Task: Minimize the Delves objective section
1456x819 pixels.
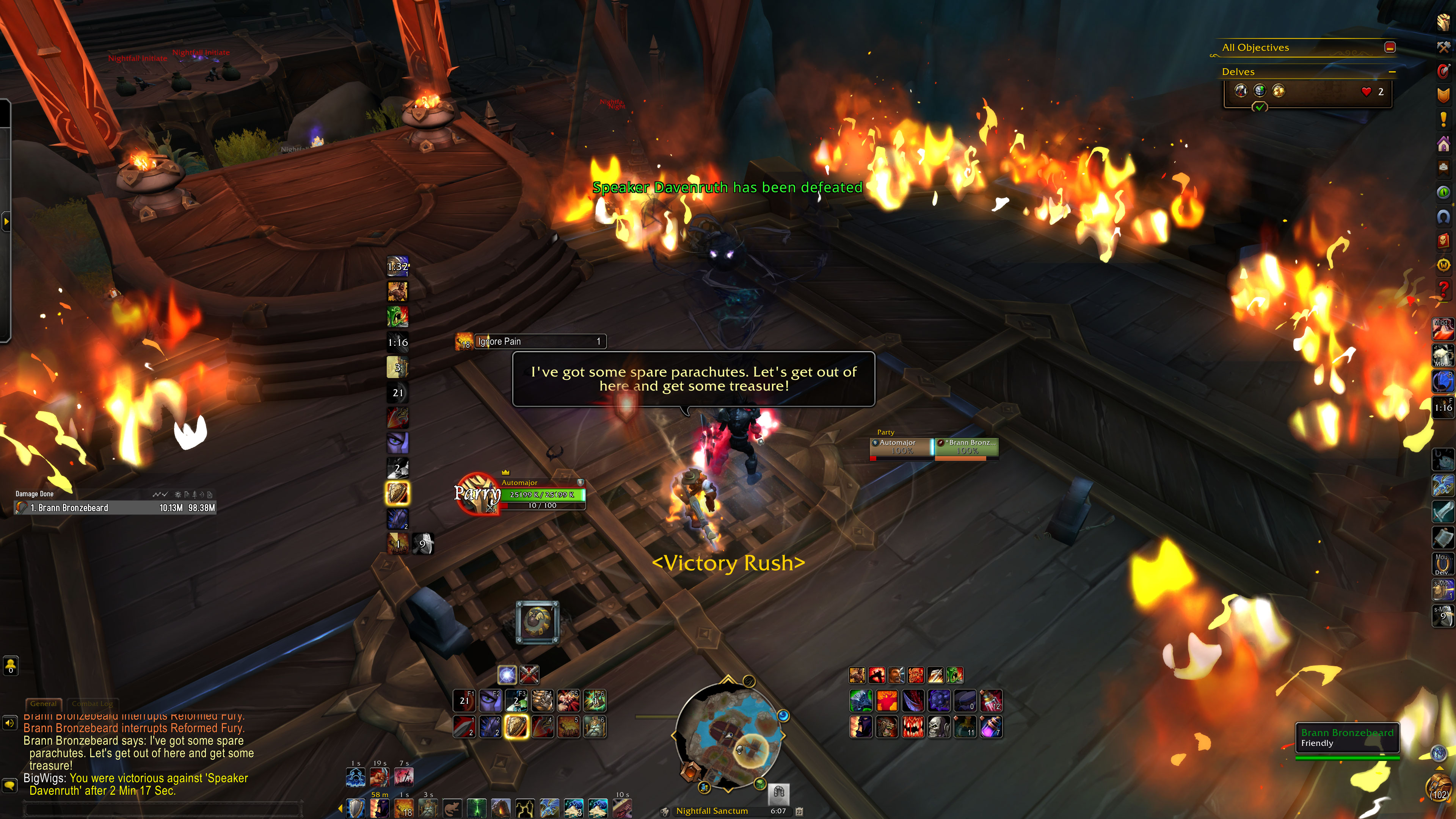Action: click(1392, 72)
